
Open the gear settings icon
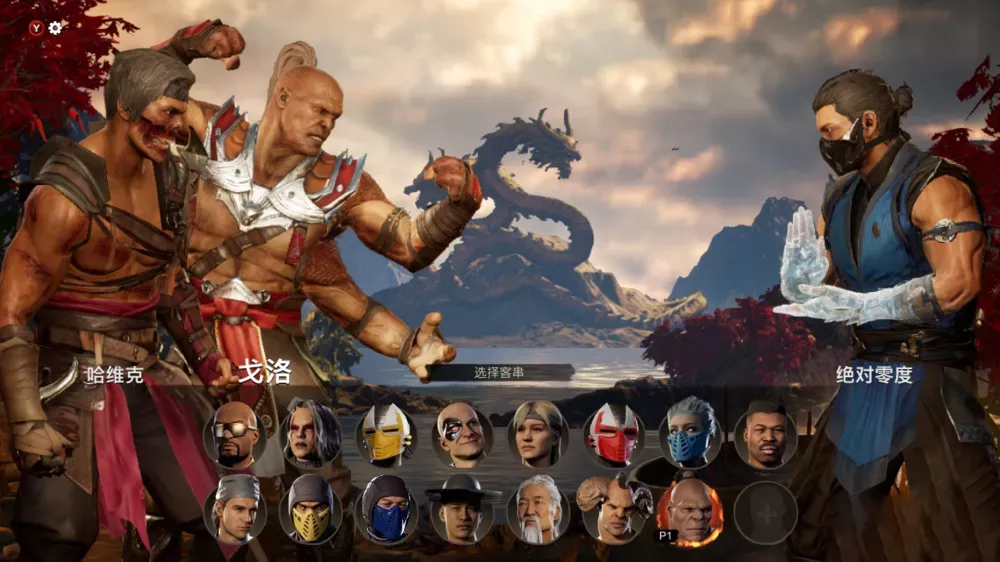55,28
